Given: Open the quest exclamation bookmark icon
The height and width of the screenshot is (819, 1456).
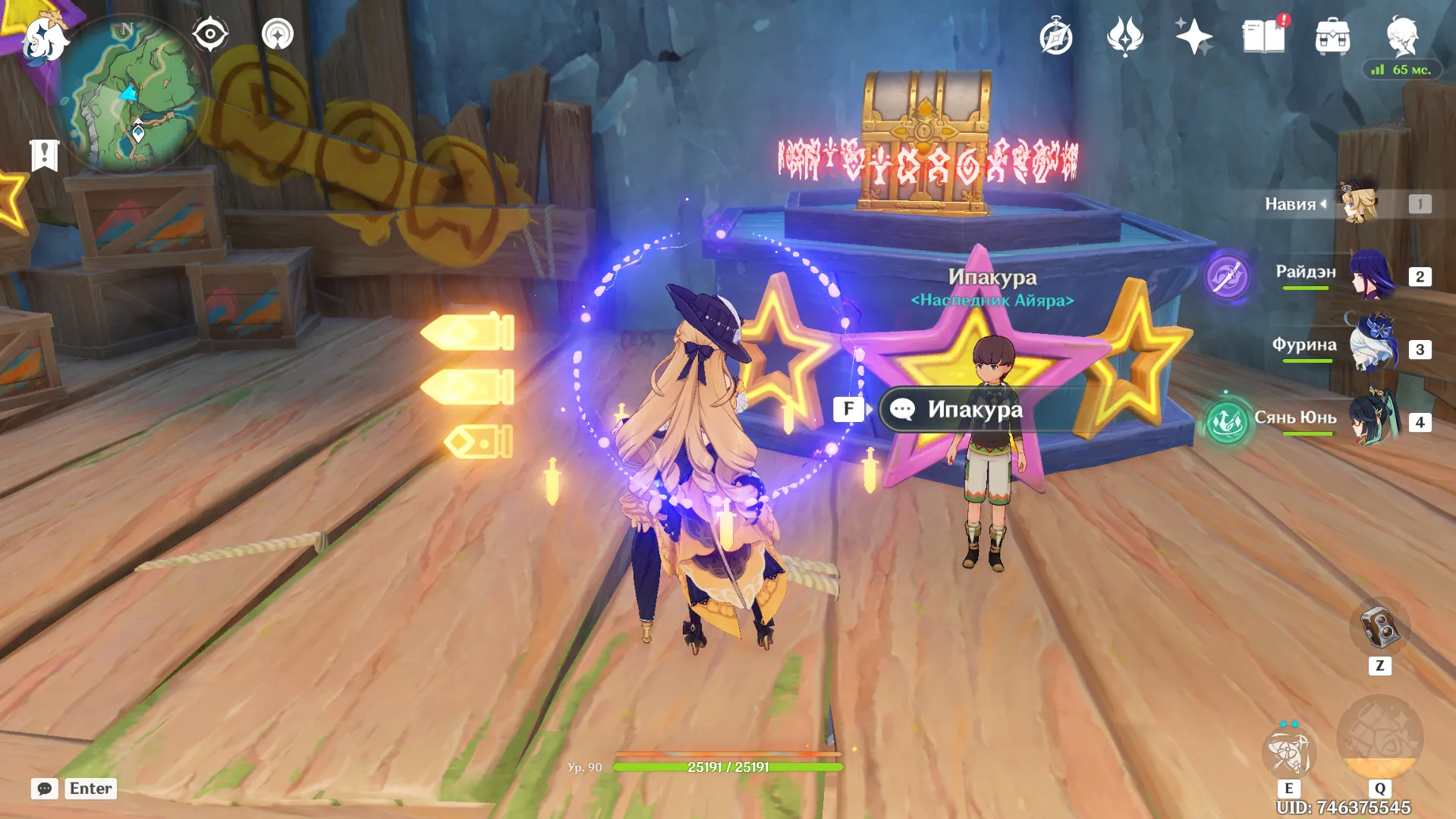Looking at the screenshot, I should 44,156.
